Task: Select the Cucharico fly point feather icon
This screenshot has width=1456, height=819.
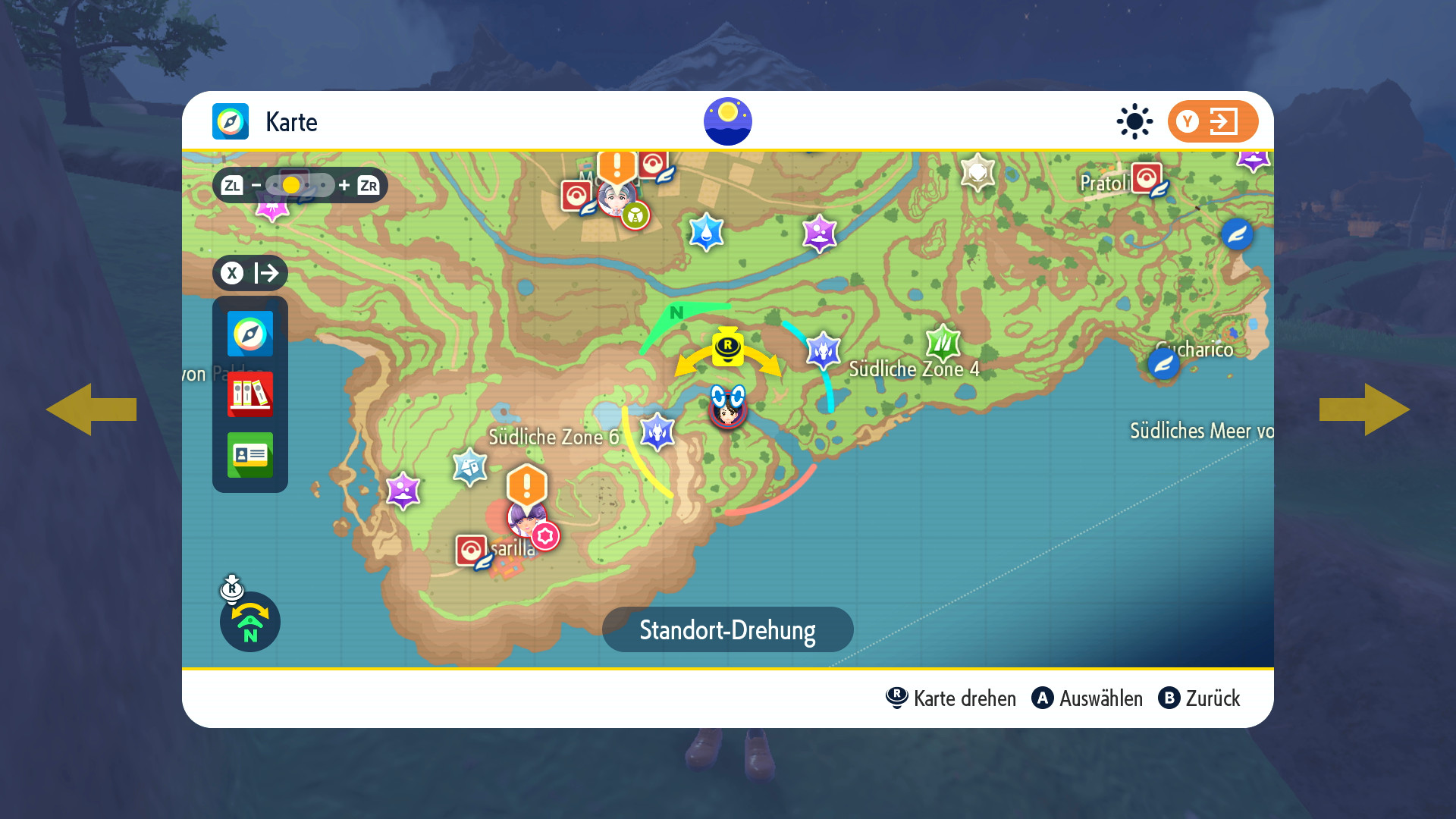Action: 1163,365
